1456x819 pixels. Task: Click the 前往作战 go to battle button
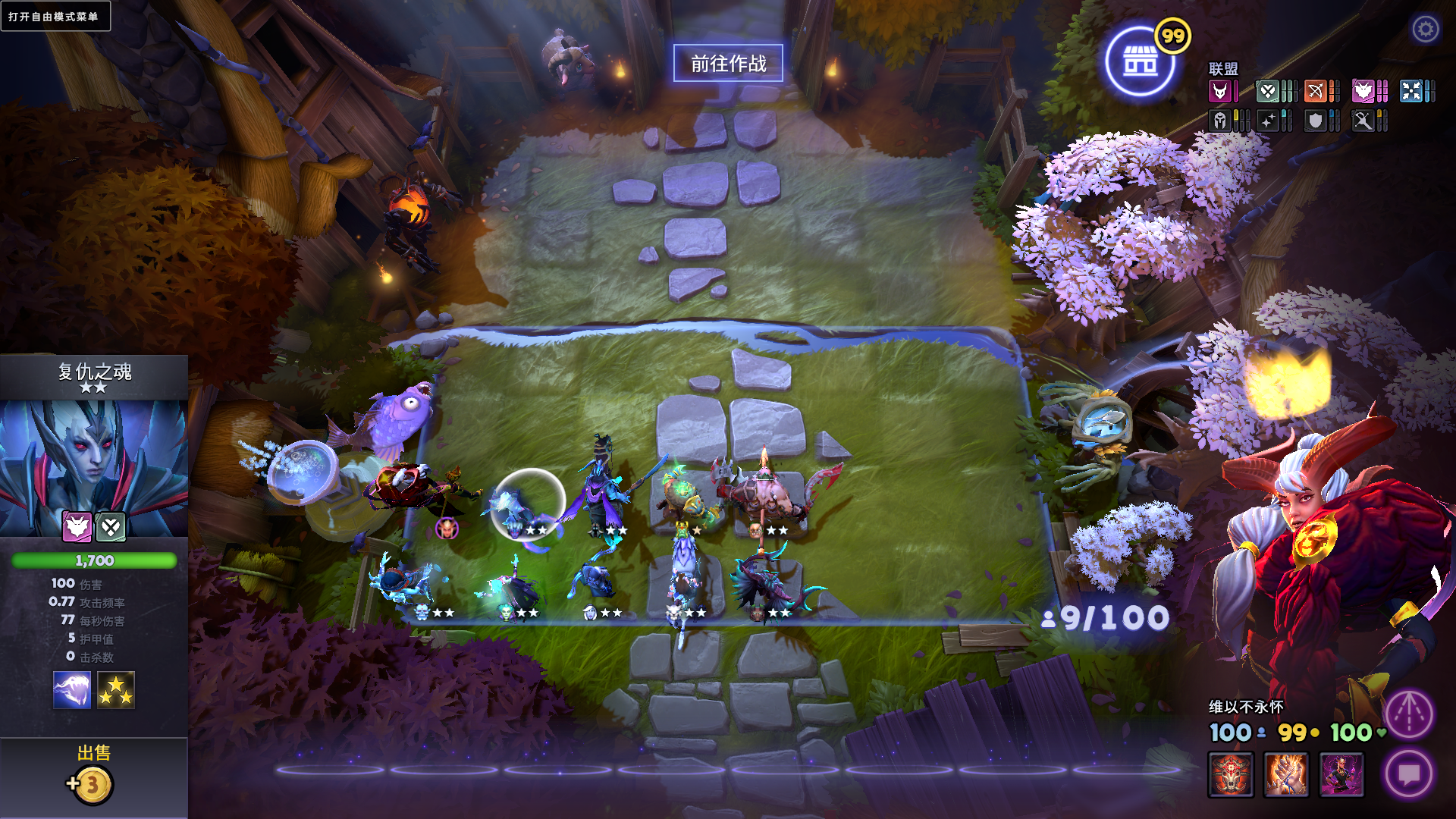tap(728, 64)
